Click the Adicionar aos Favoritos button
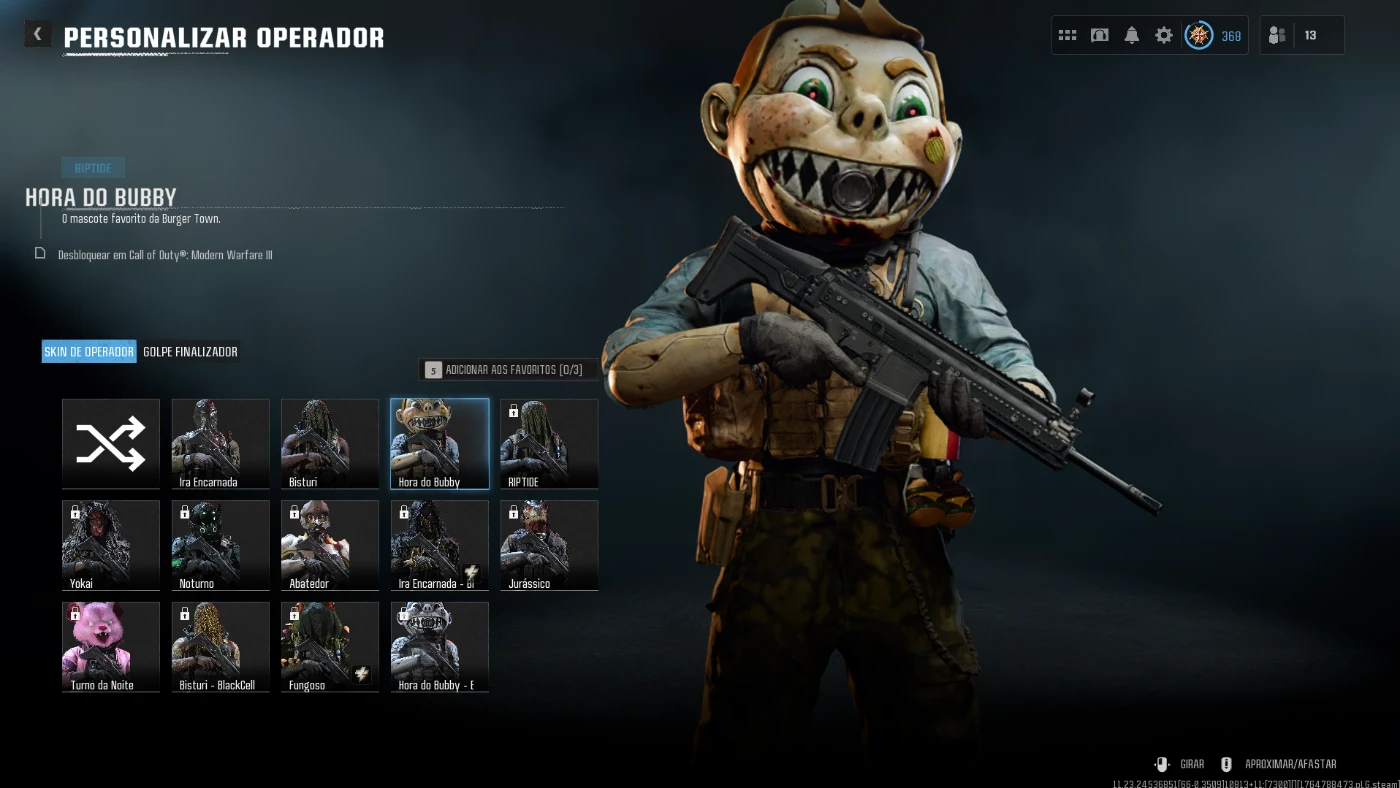 508,370
